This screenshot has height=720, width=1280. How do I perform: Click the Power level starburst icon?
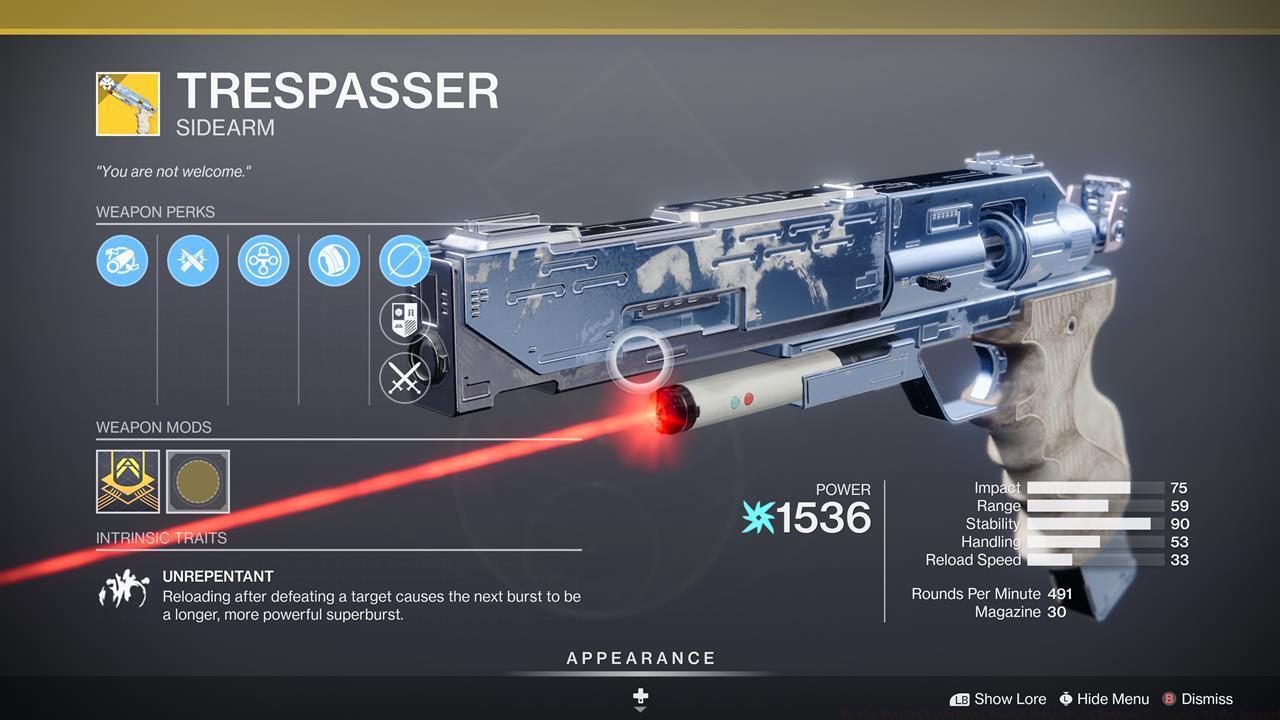[761, 518]
